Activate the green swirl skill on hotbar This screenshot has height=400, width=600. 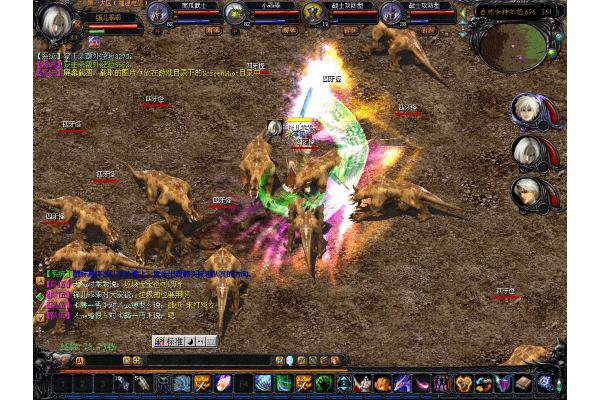coord(282,383)
